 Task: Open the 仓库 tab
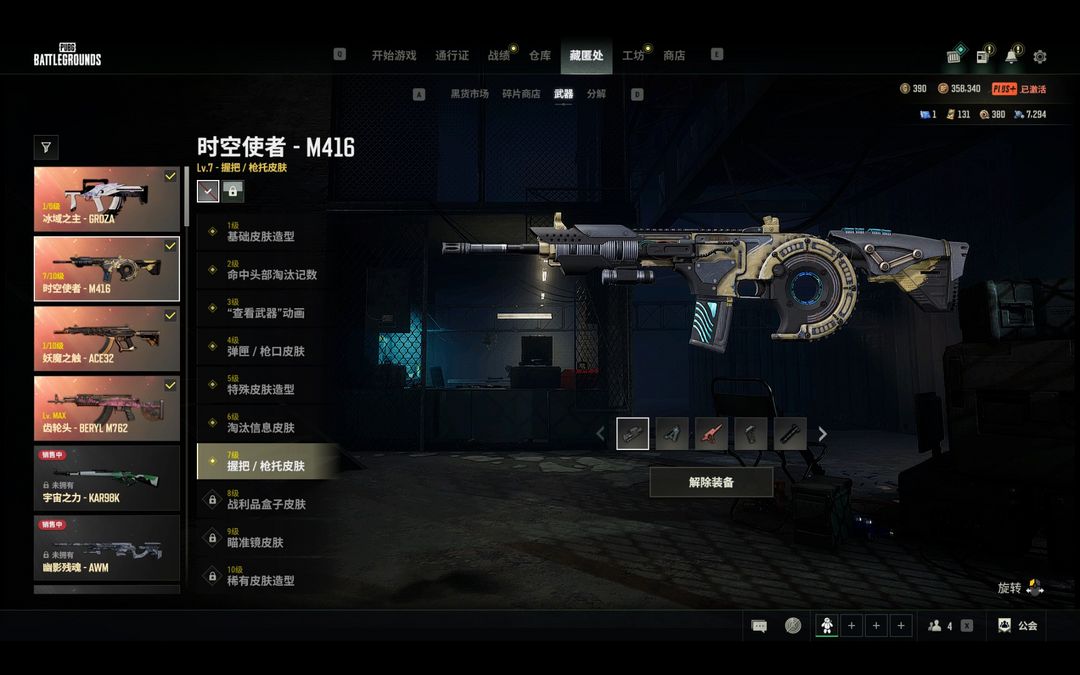(x=540, y=56)
